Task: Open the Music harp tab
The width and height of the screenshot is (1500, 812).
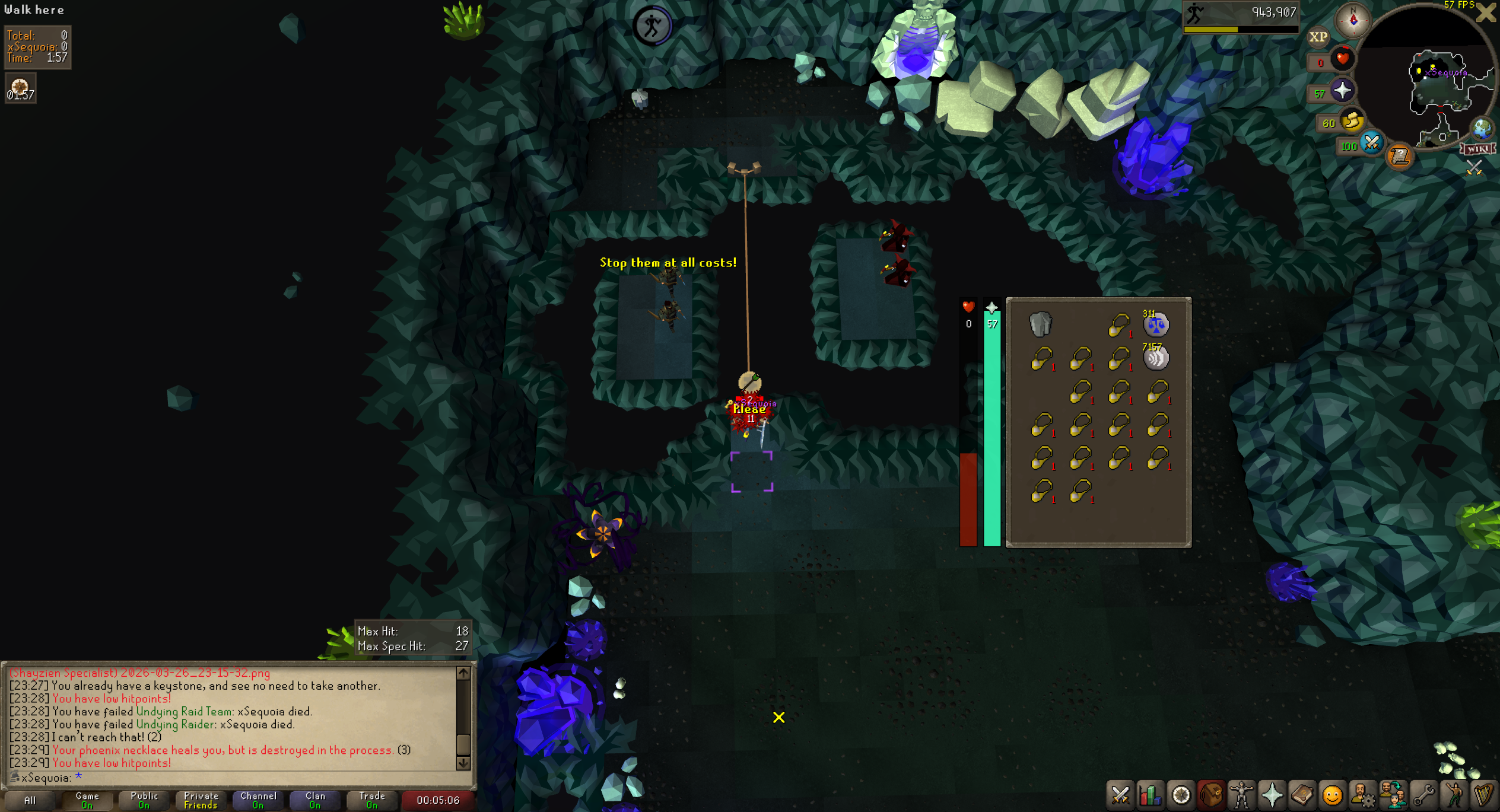Action: tap(1484, 795)
